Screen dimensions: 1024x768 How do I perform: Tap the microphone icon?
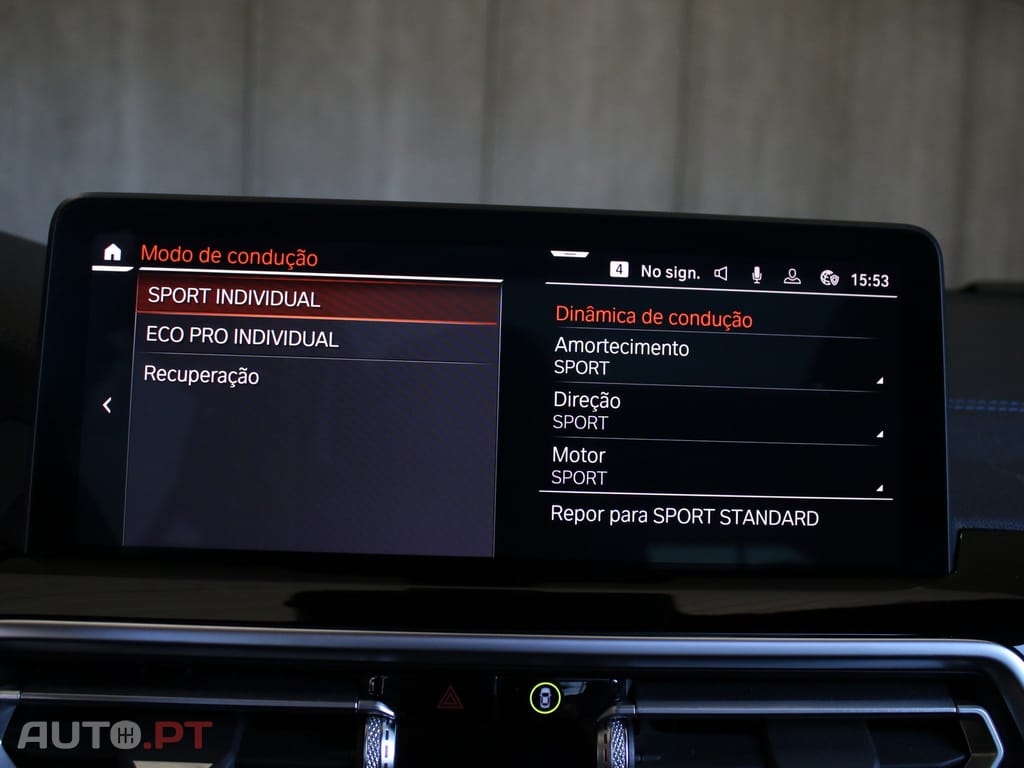(x=756, y=275)
